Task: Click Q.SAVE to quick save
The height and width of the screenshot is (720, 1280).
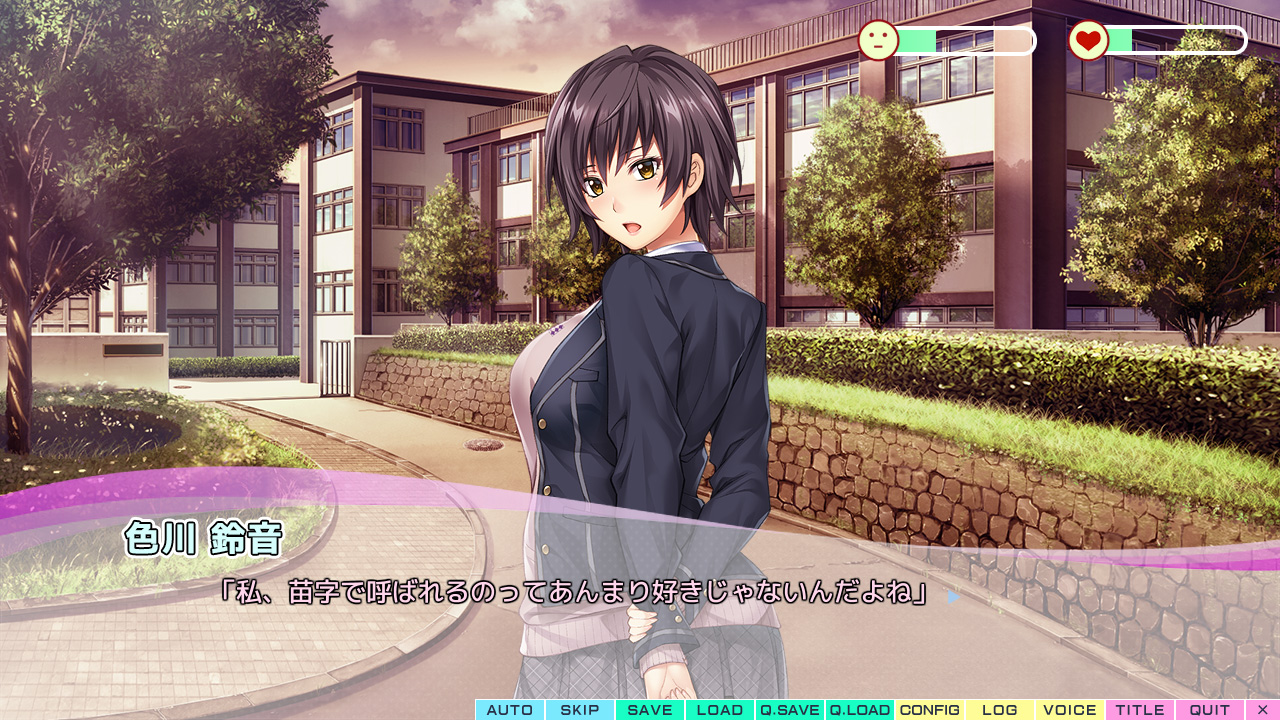Action: click(x=790, y=710)
